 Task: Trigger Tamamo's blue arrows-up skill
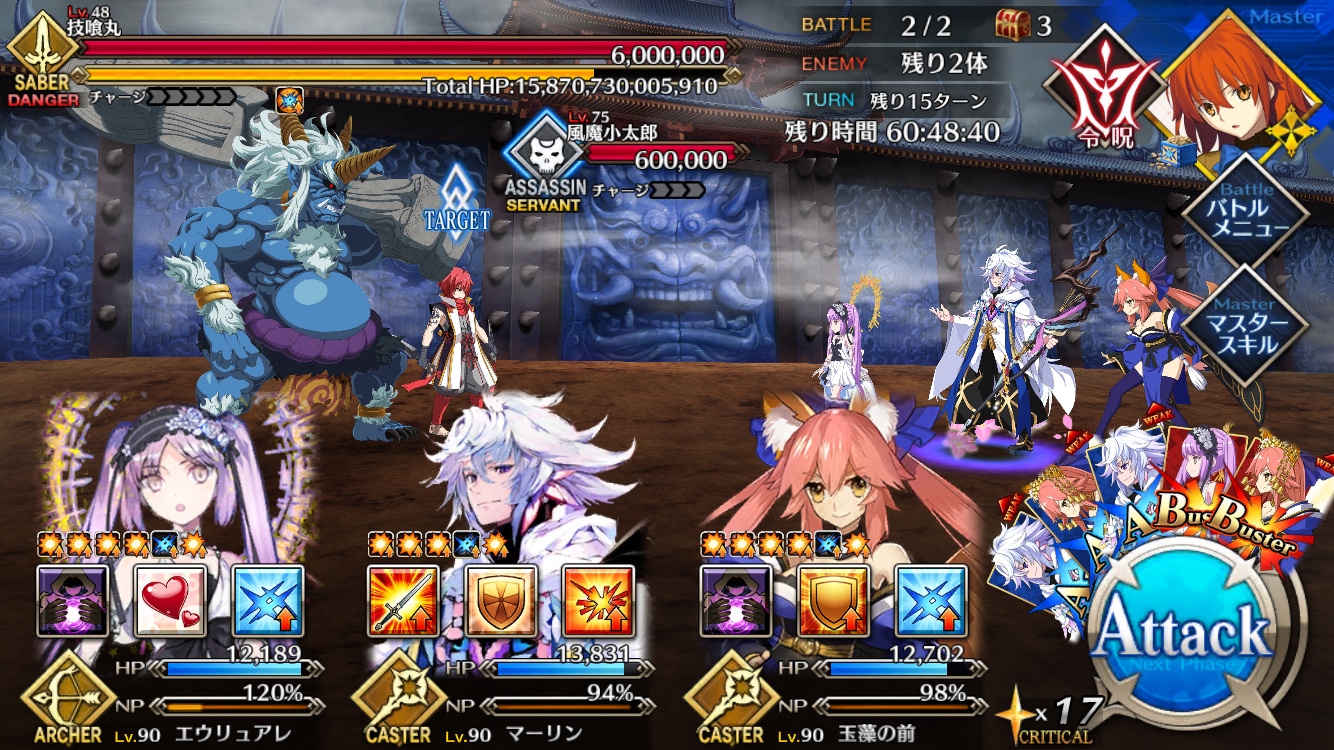coord(931,601)
